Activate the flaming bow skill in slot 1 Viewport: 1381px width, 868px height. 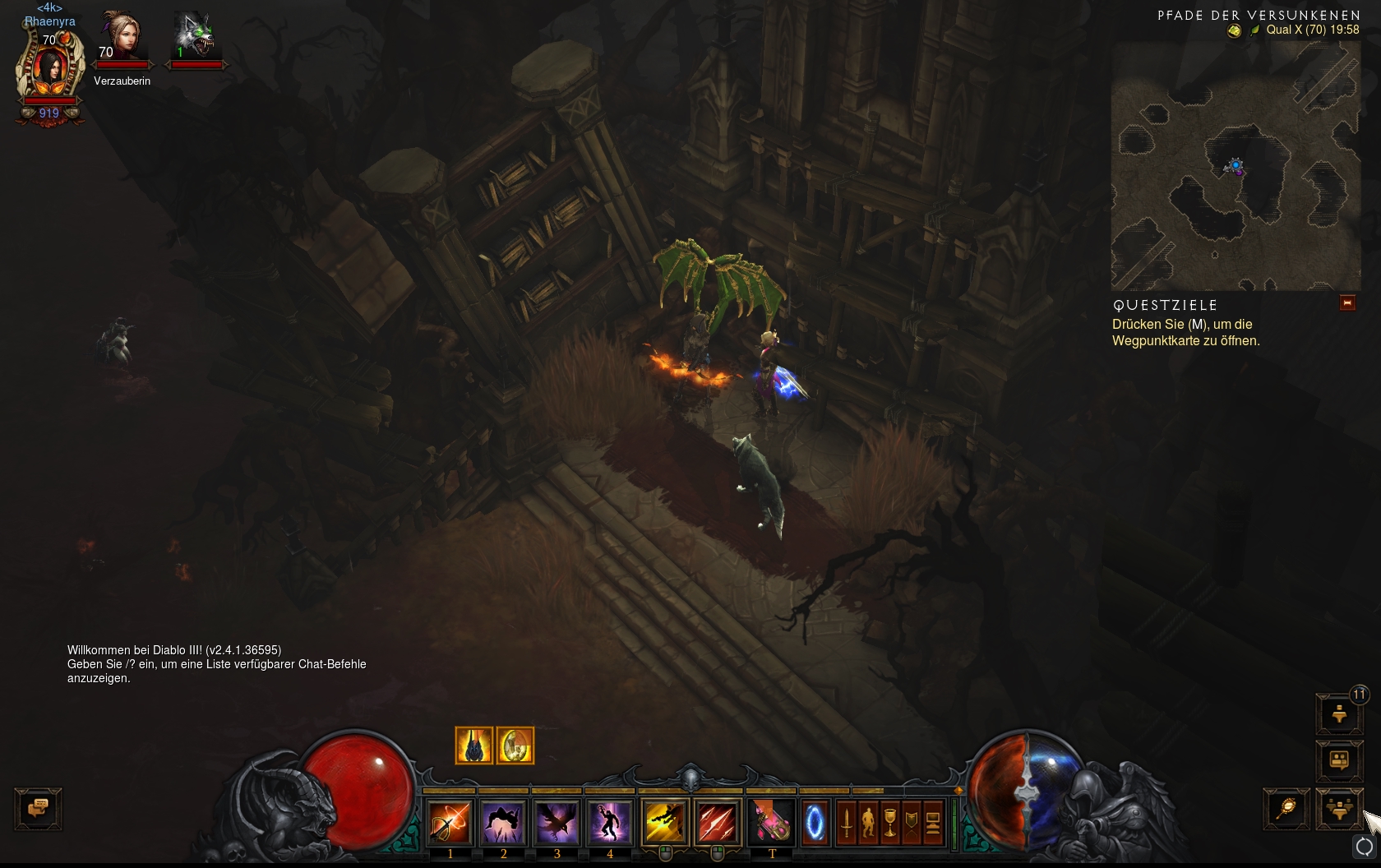(450, 821)
